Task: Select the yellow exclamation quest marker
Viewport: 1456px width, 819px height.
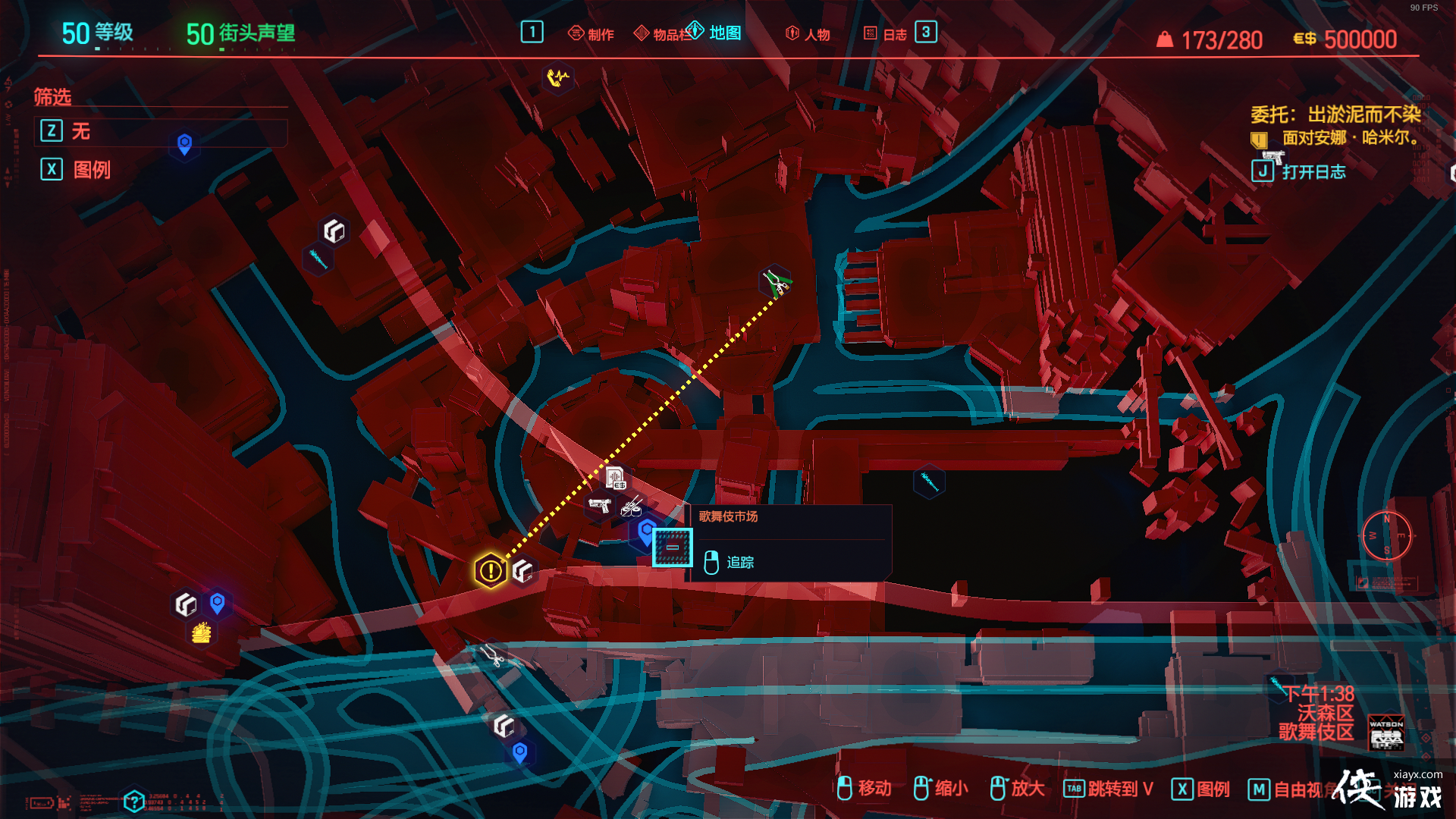Action: (491, 570)
